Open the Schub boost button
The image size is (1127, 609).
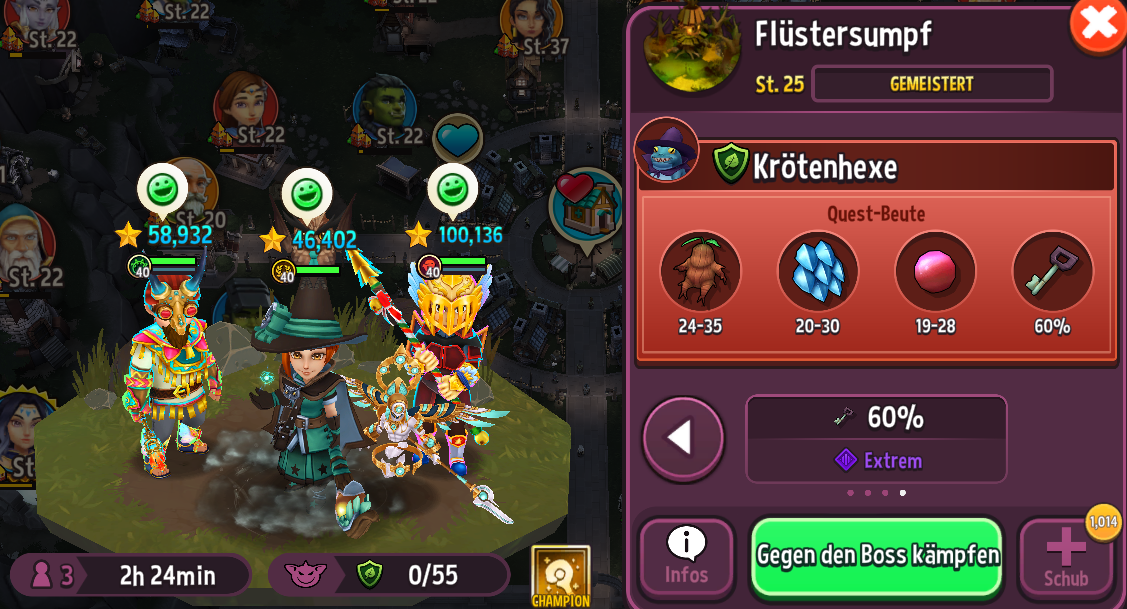point(1065,558)
